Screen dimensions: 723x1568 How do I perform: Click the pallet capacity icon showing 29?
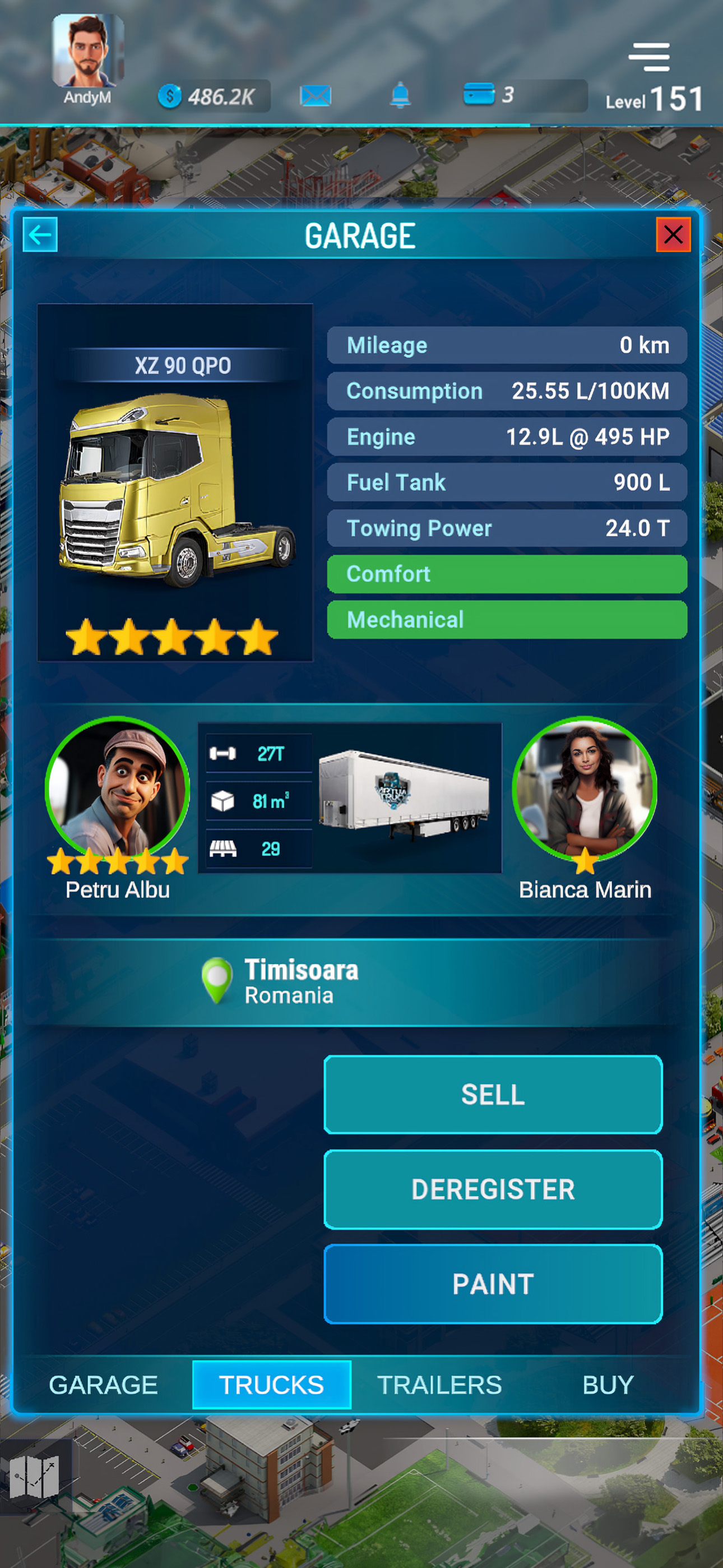coord(224,848)
